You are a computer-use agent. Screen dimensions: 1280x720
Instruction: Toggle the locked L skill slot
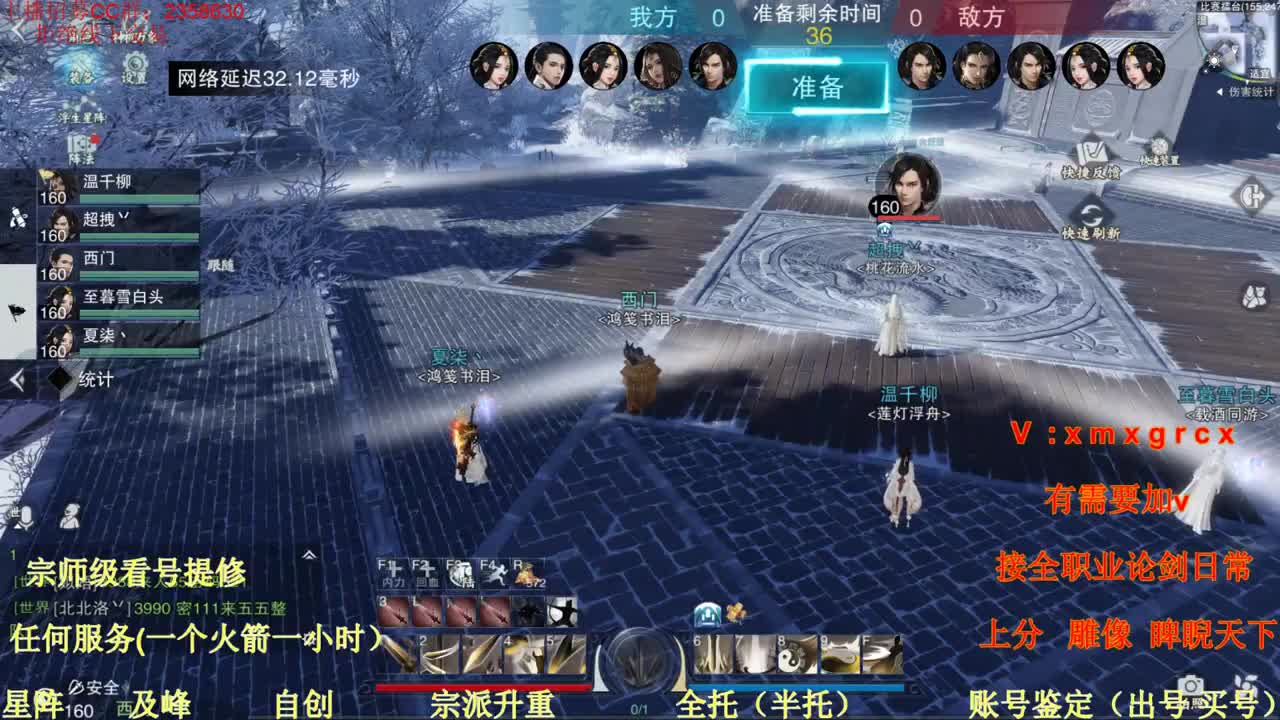click(427, 611)
